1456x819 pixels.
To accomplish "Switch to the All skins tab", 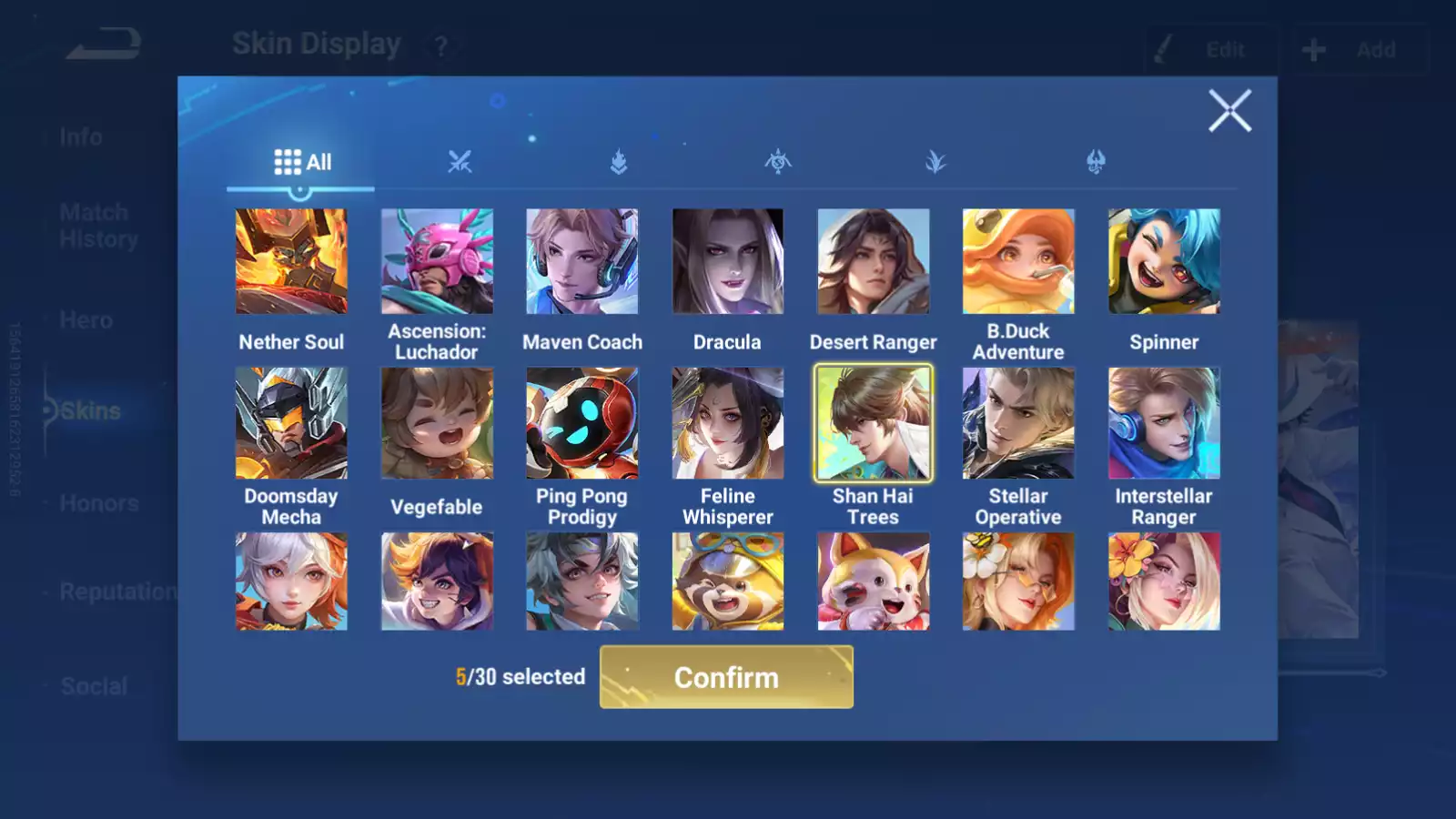I will [302, 162].
